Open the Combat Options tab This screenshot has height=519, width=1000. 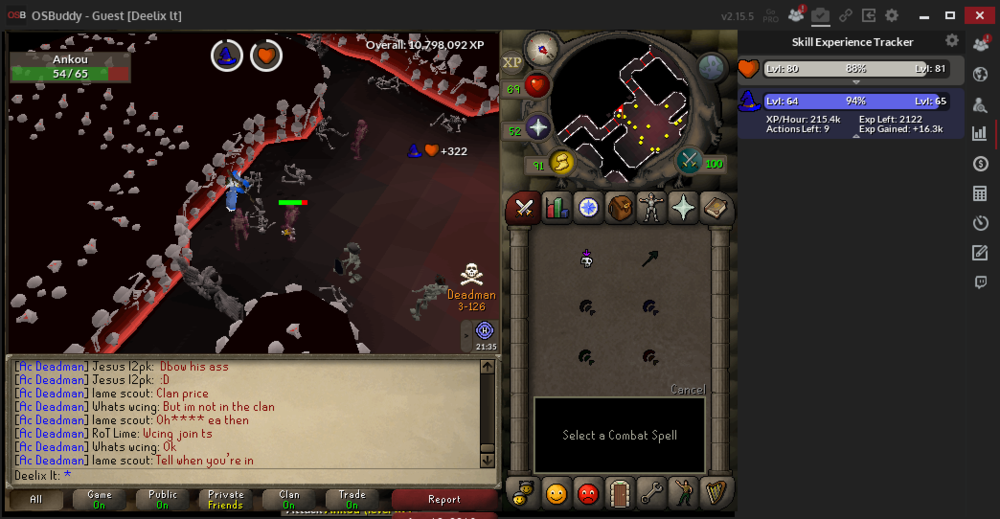click(x=523, y=208)
